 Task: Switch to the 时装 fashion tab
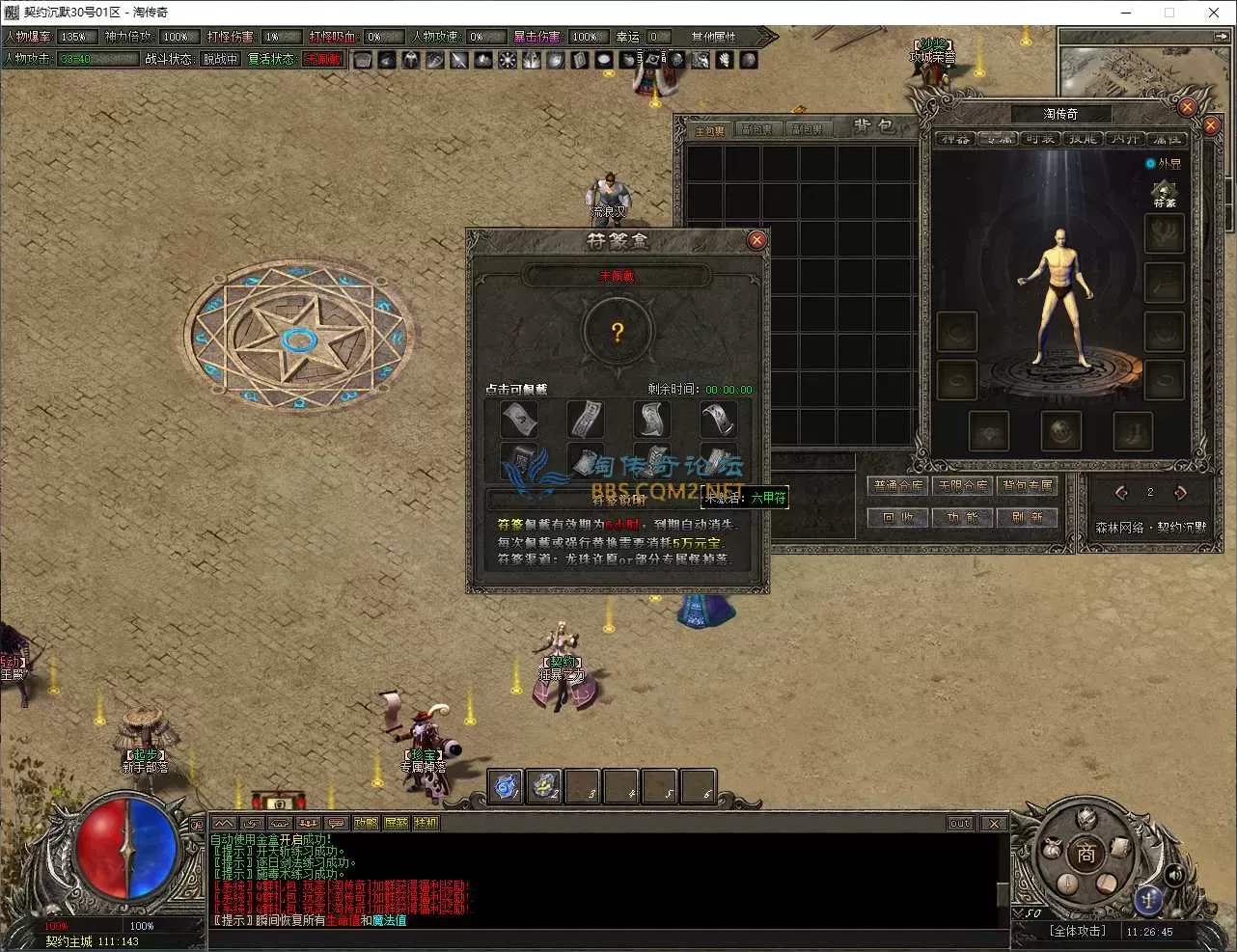click(1040, 139)
